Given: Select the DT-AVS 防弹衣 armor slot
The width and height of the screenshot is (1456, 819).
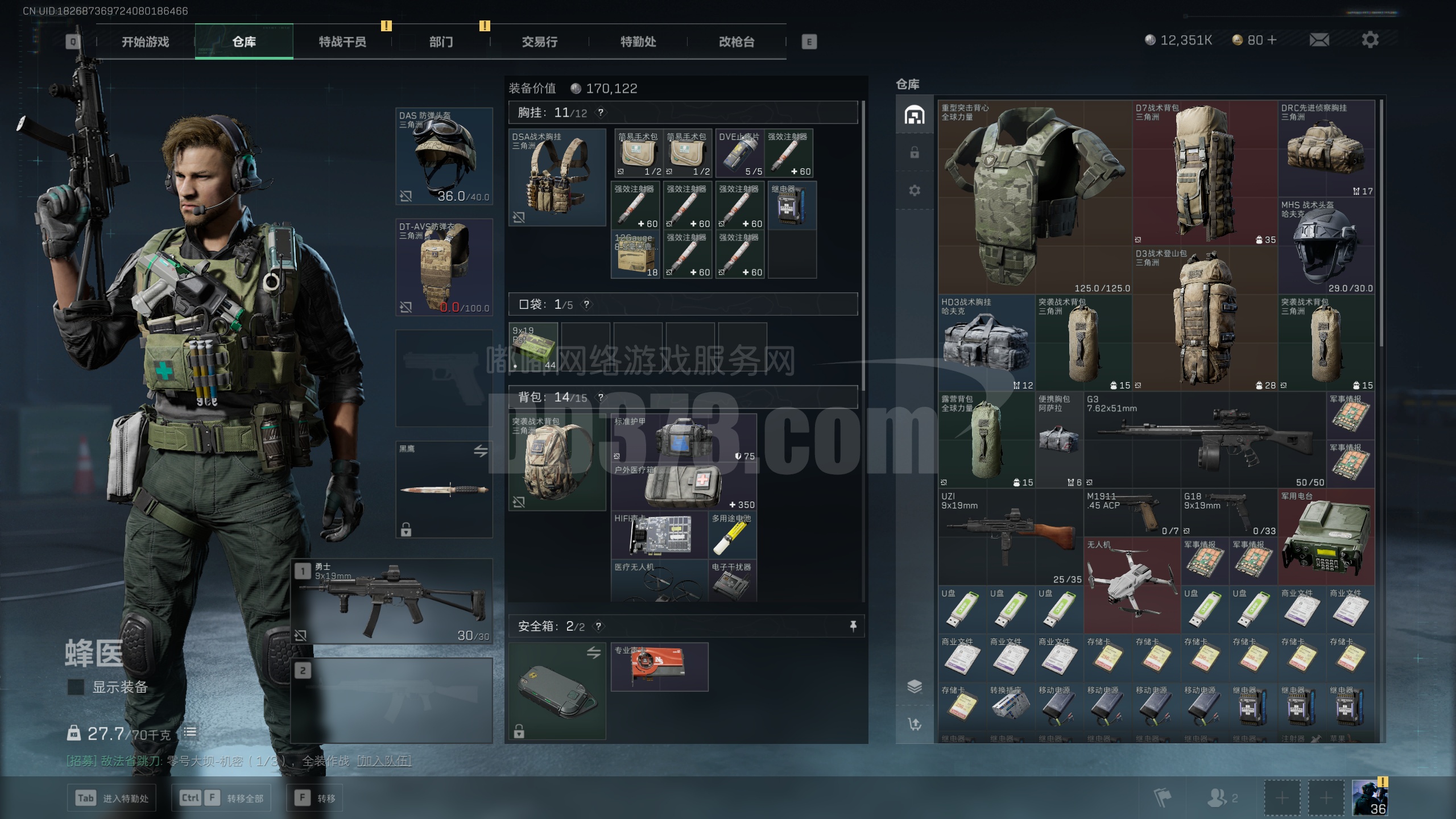Looking at the screenshot, I should pos(444,267).
